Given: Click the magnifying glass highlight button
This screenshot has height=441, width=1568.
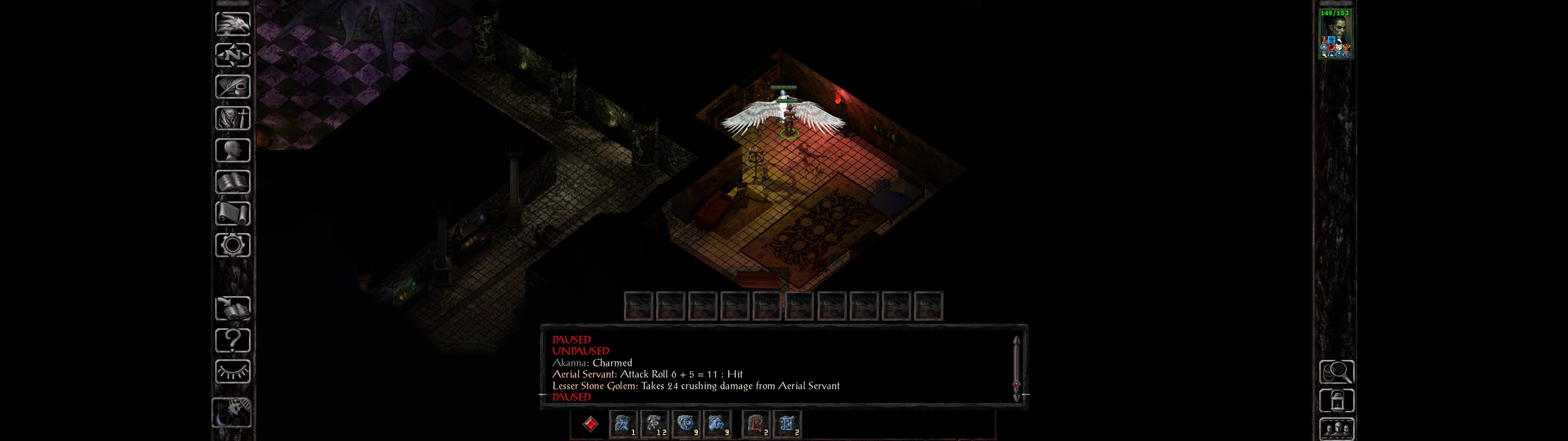Looking at the screenshot, I should (1336, 371).
